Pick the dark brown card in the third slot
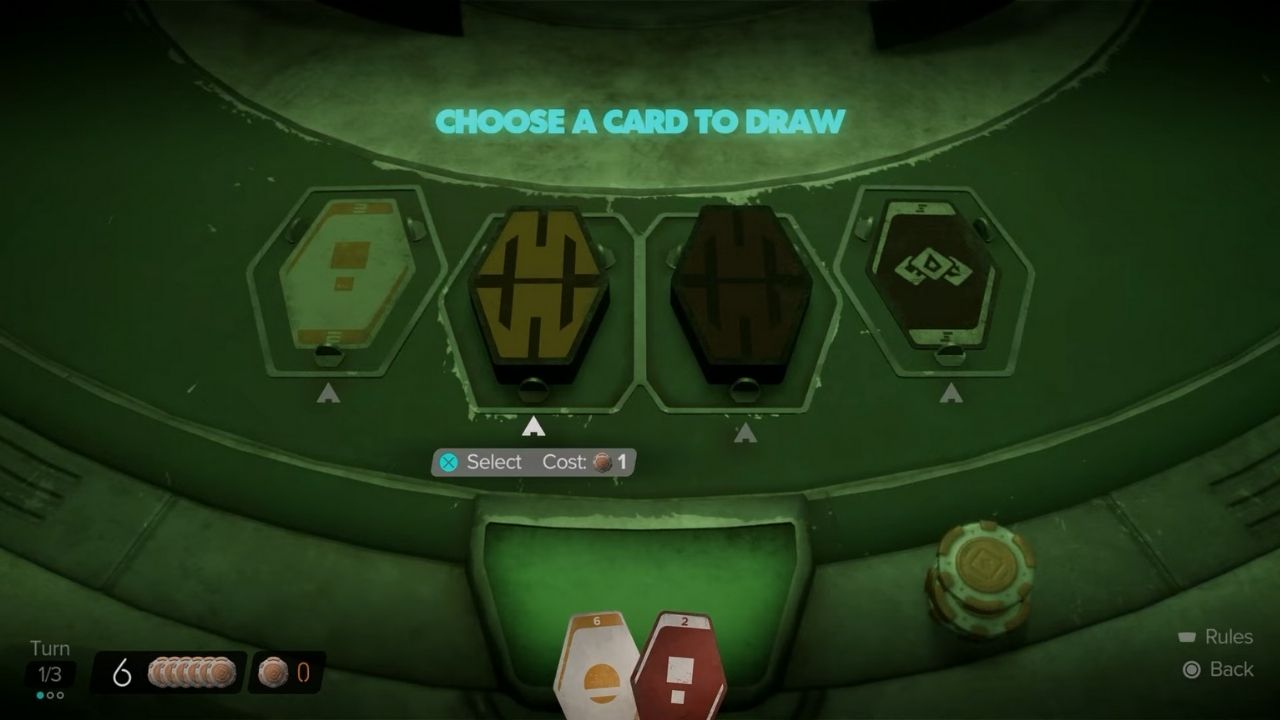 [740, 285]
